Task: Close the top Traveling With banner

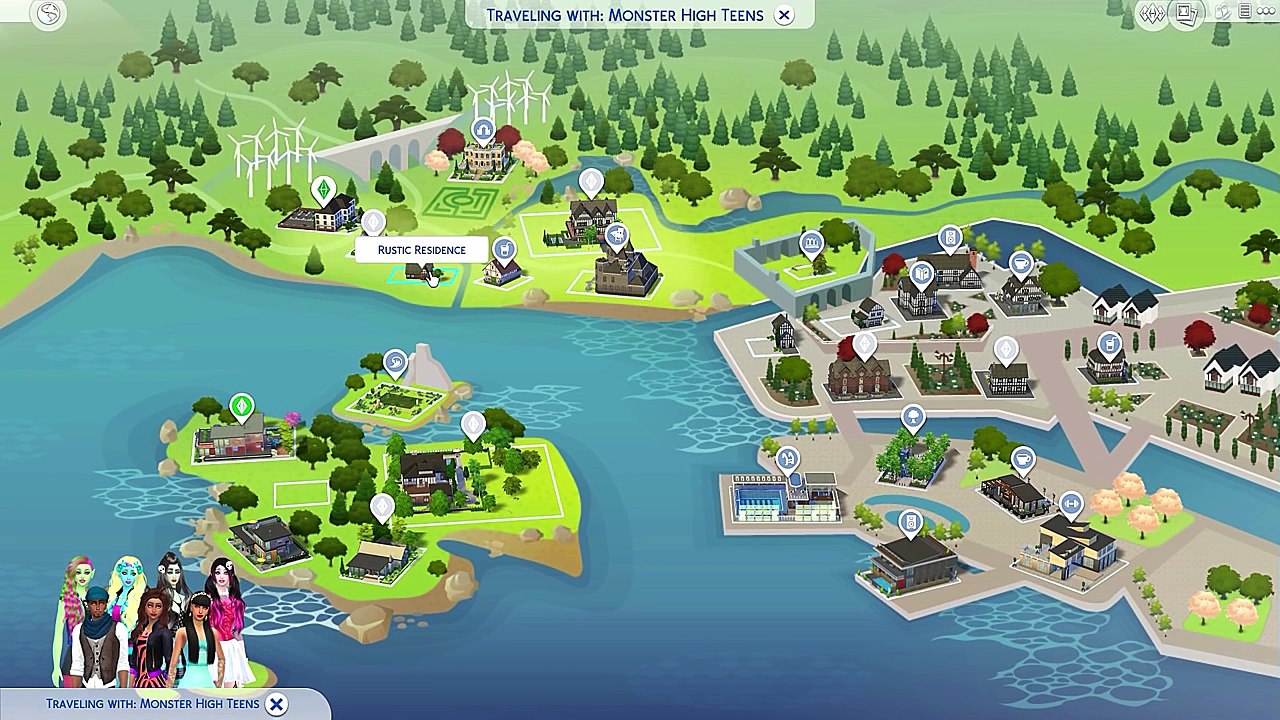Action: coord(784,15)
